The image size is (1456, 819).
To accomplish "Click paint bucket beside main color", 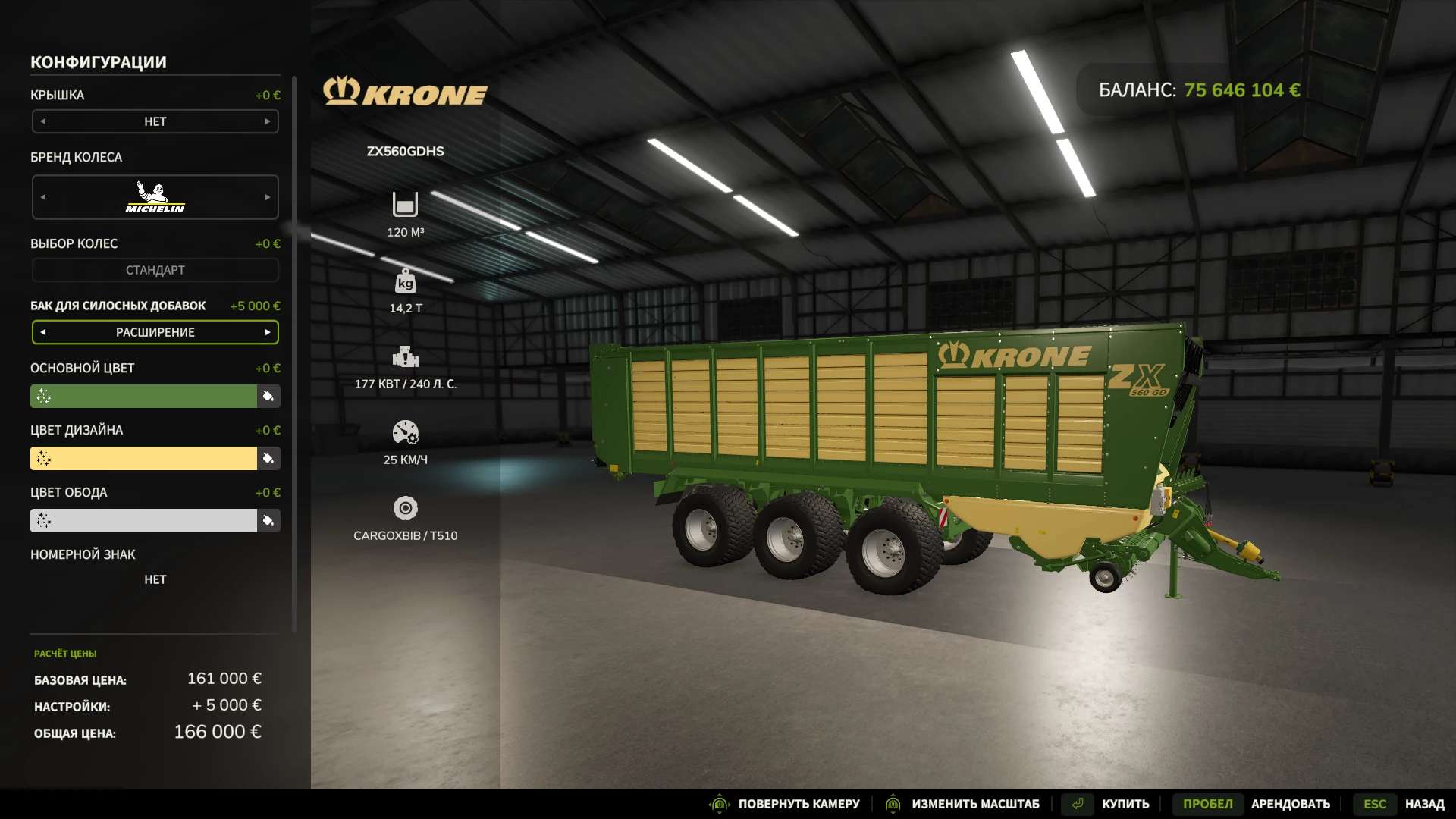I will click(268, 396).
